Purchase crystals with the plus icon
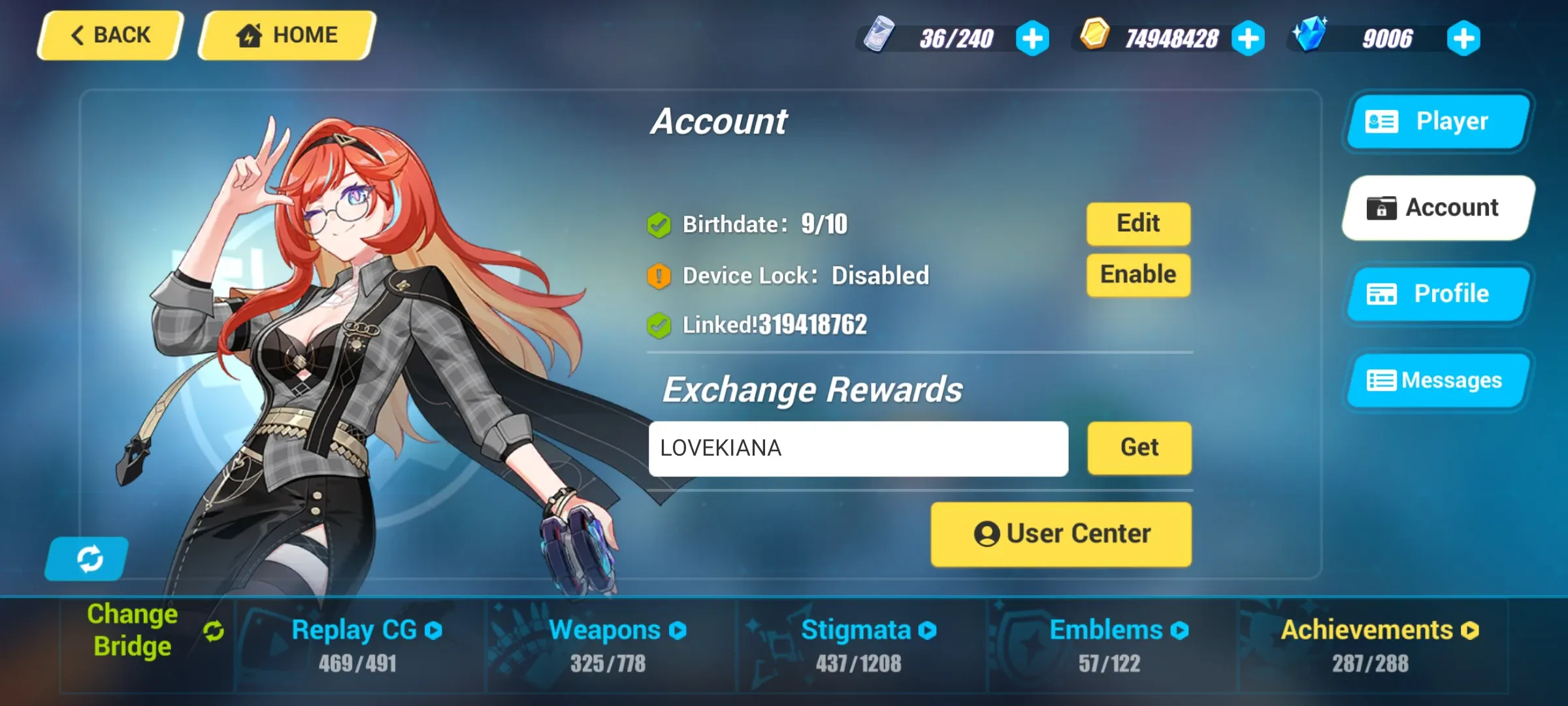 tap(1463, 38)
